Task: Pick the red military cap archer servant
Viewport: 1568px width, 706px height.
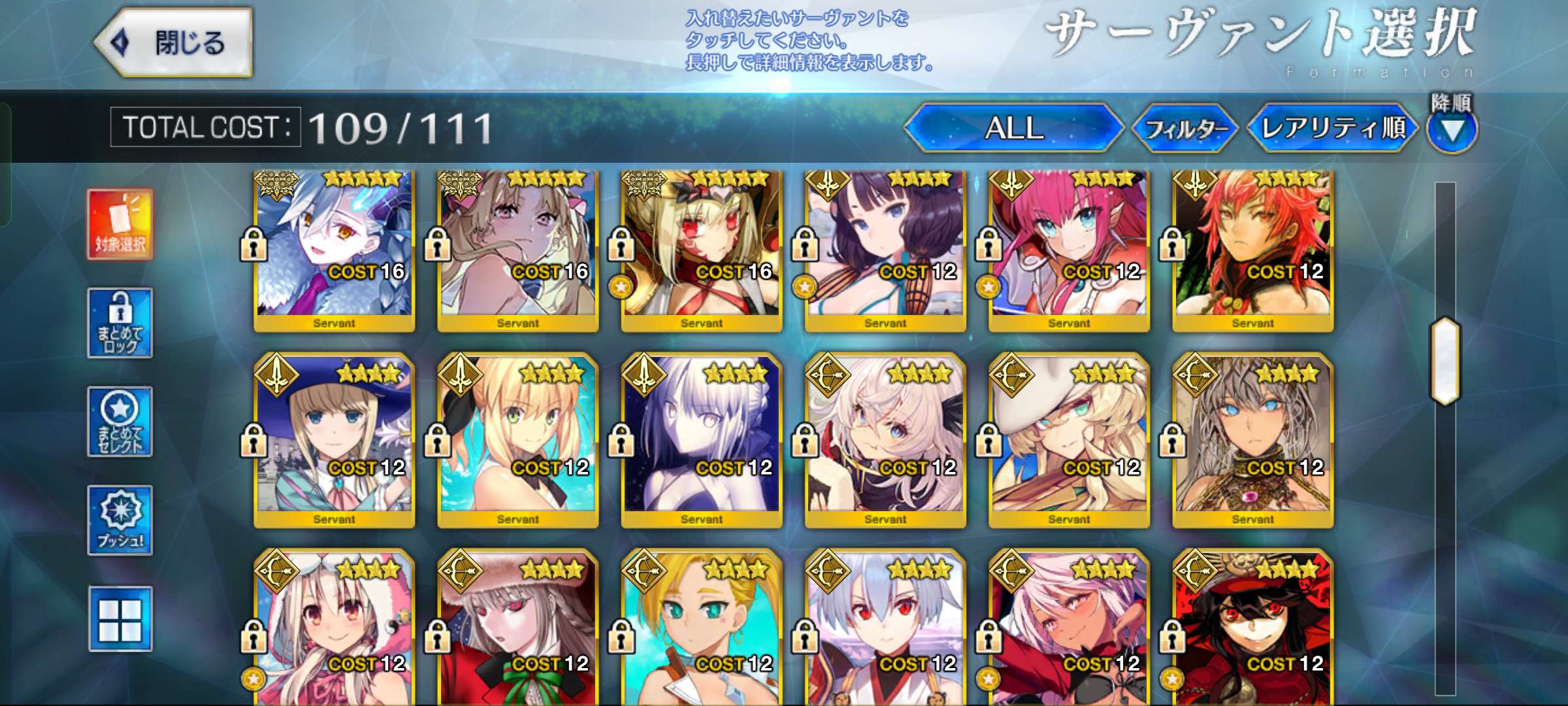Action: click(x=1252, y=628)
